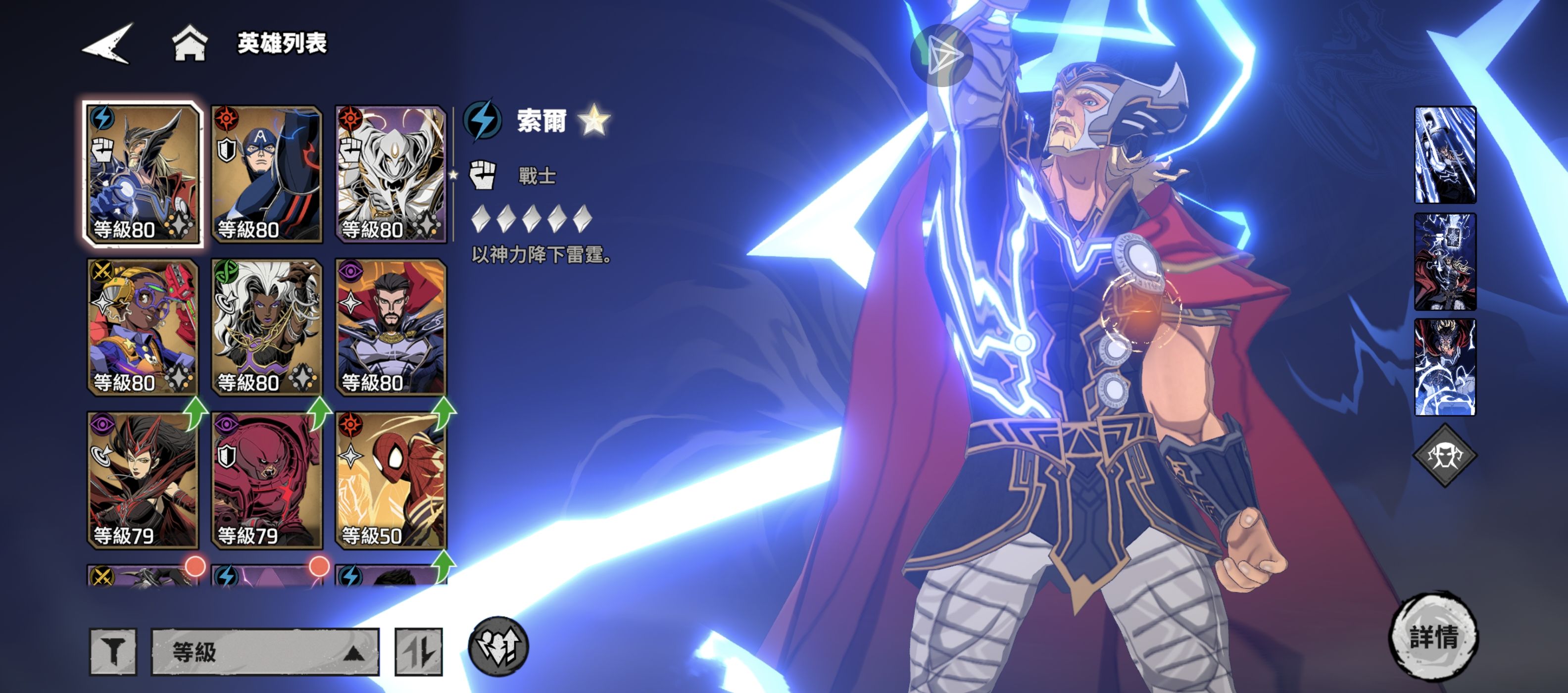Viewport: 1568px width, 693px height.
Task: Pick the red dinosaur hero card
Action: click(x=267, y=480)
